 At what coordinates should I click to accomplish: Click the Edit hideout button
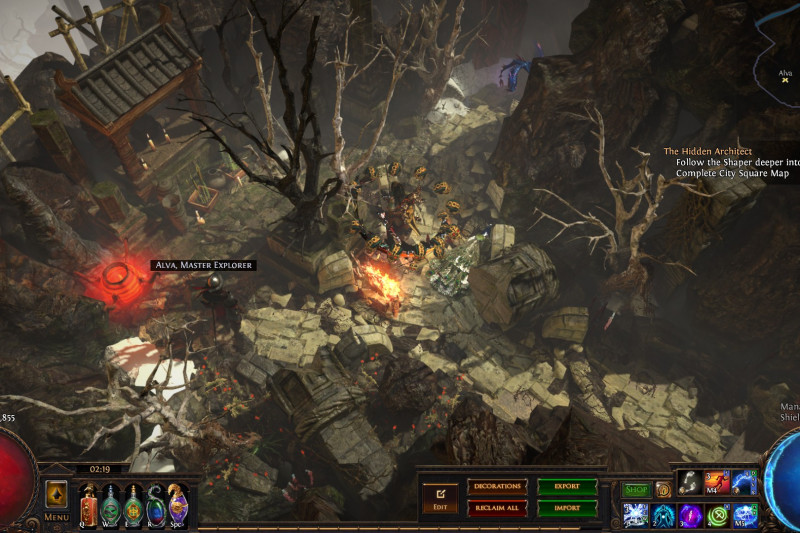439,496
